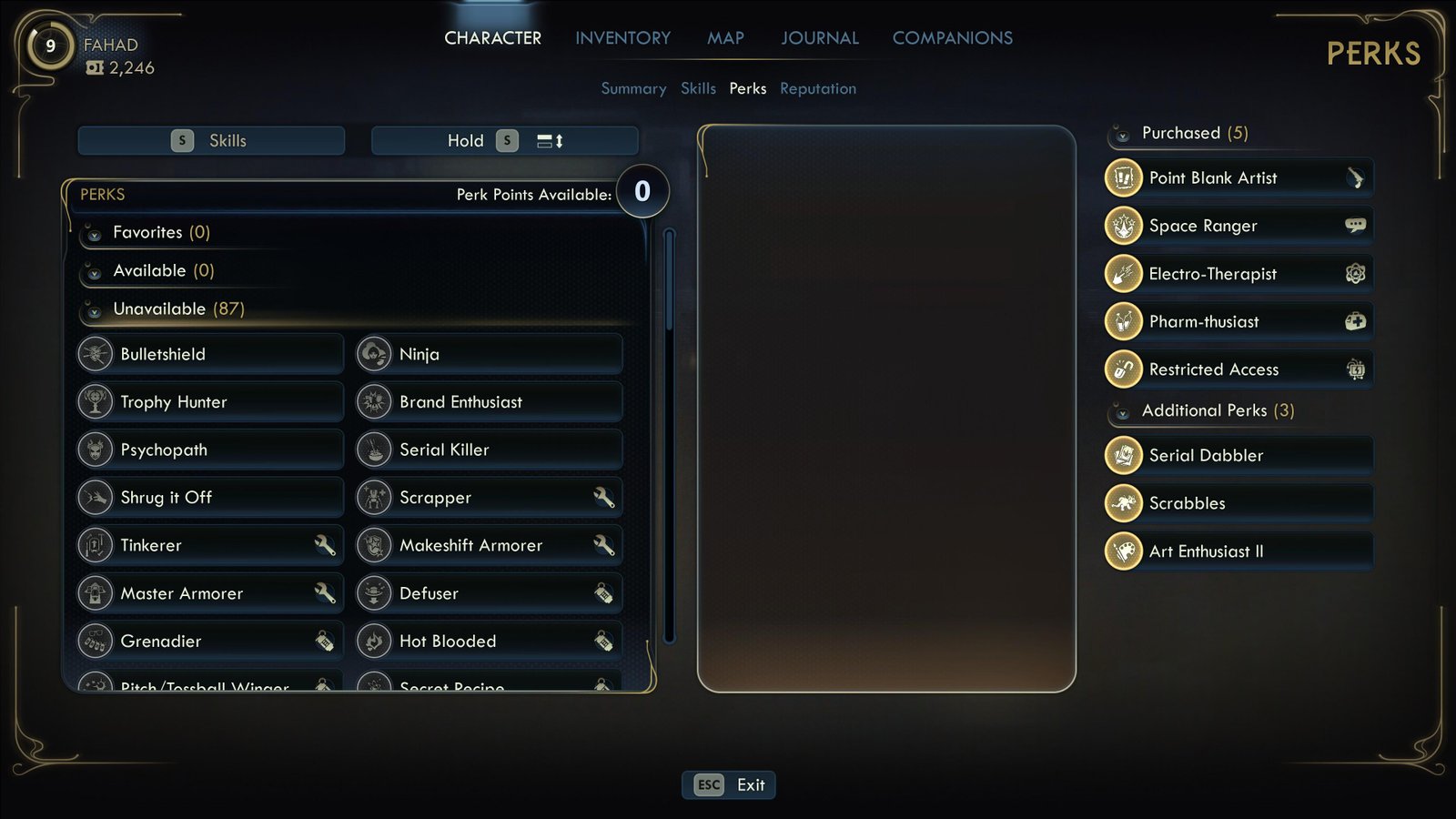This screenshot has height=819, width=1456.
Task: Pick the Makeshift Armorer perk
Action: 489,545
